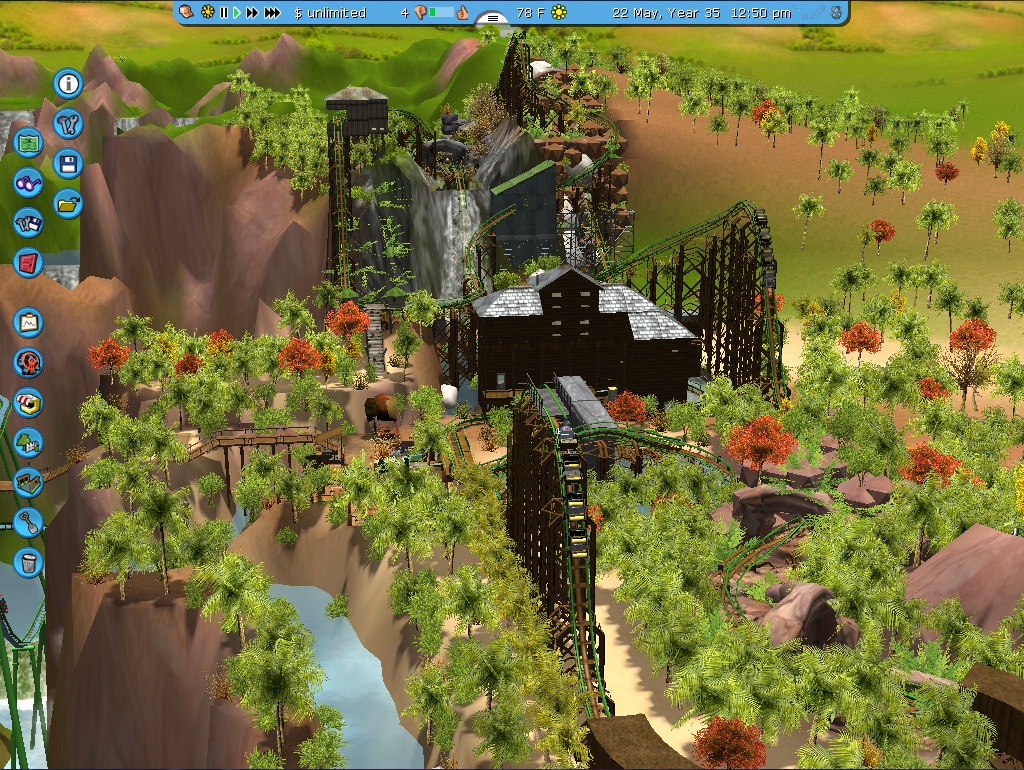Set game speed to triple fast-forward
The width and height of the screenshot is (1024, 770).
coord(271,13)
